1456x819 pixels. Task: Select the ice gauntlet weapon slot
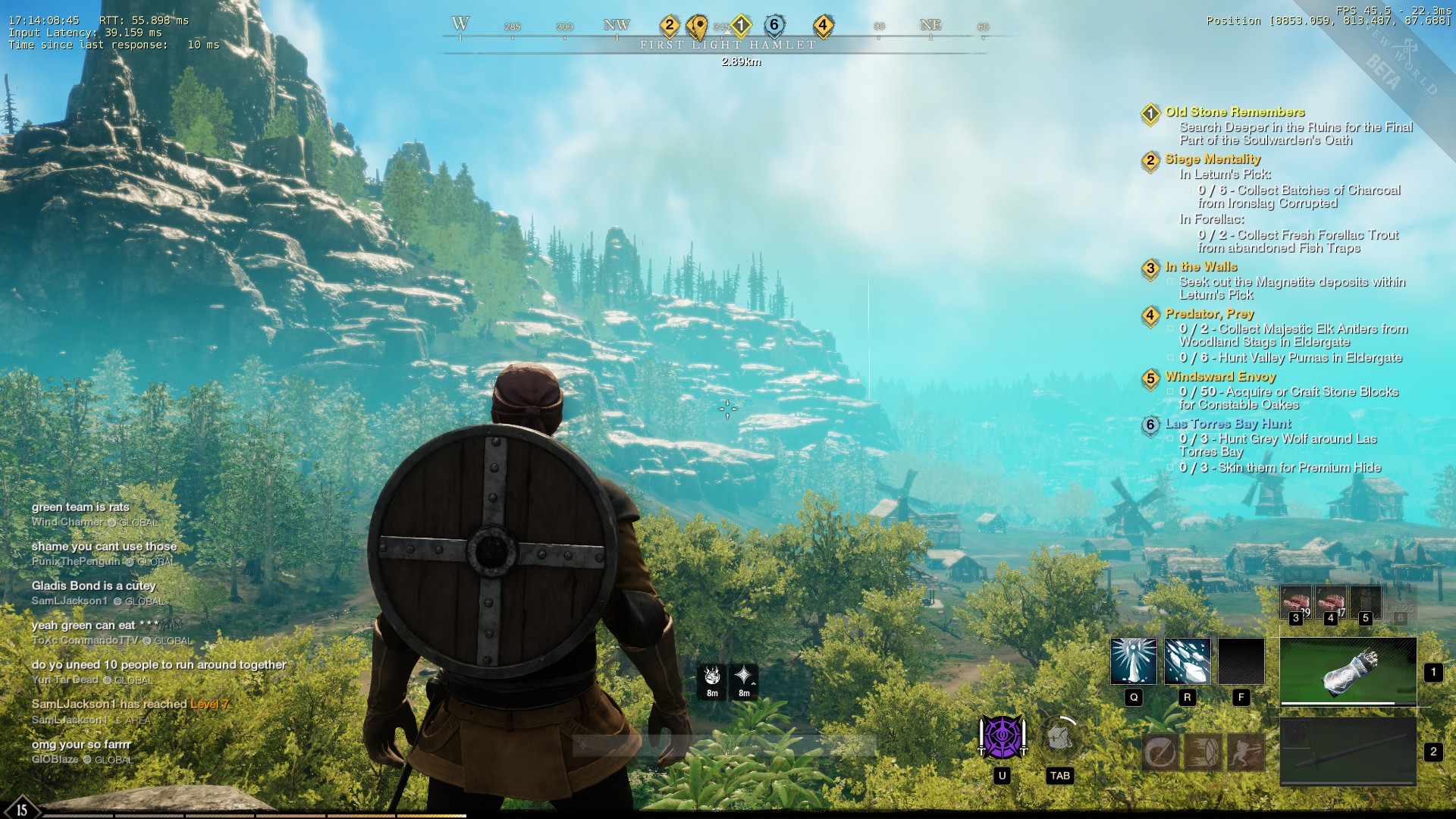click(x=1348, y=672)
